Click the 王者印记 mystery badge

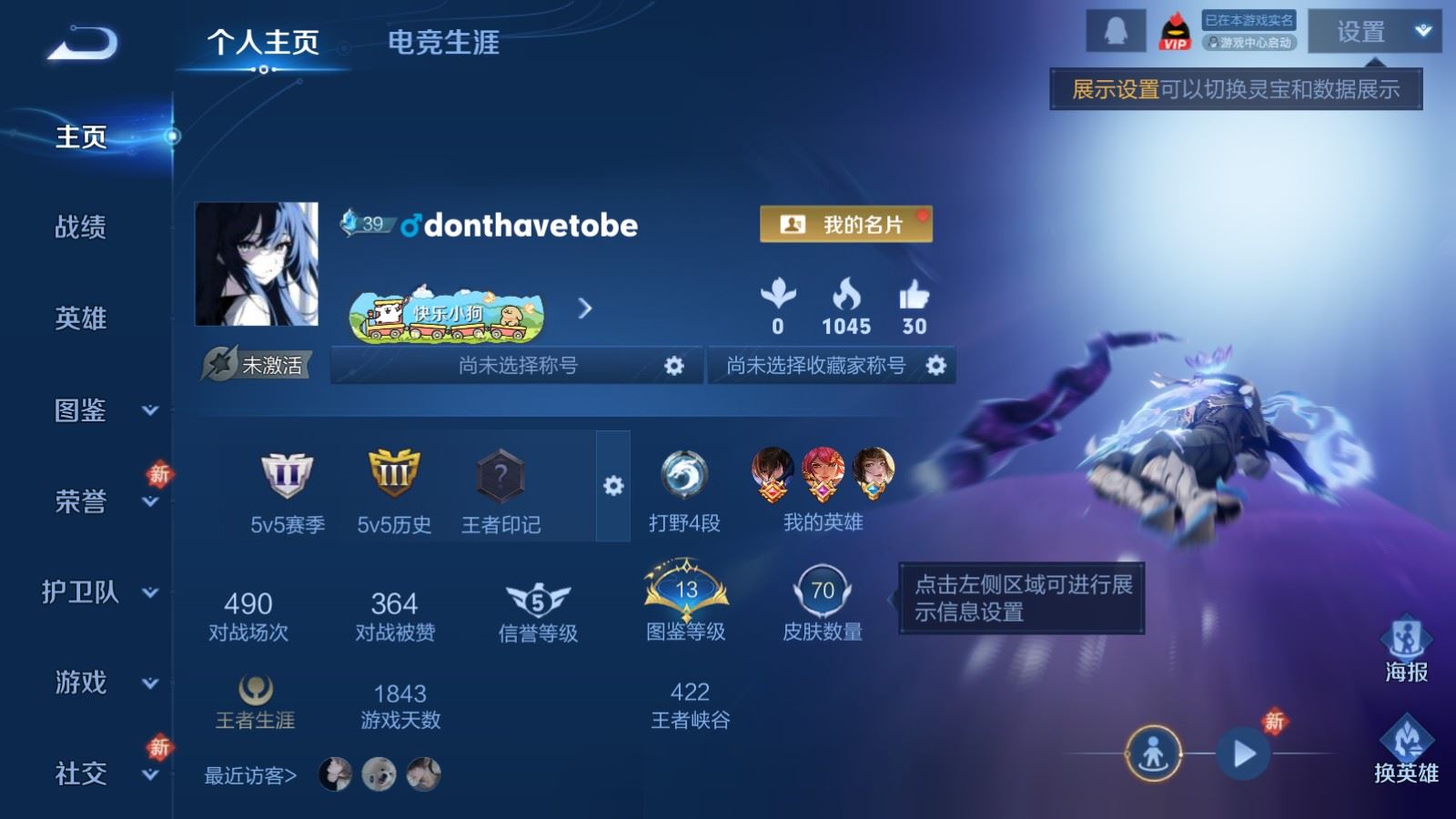point(500,473)
